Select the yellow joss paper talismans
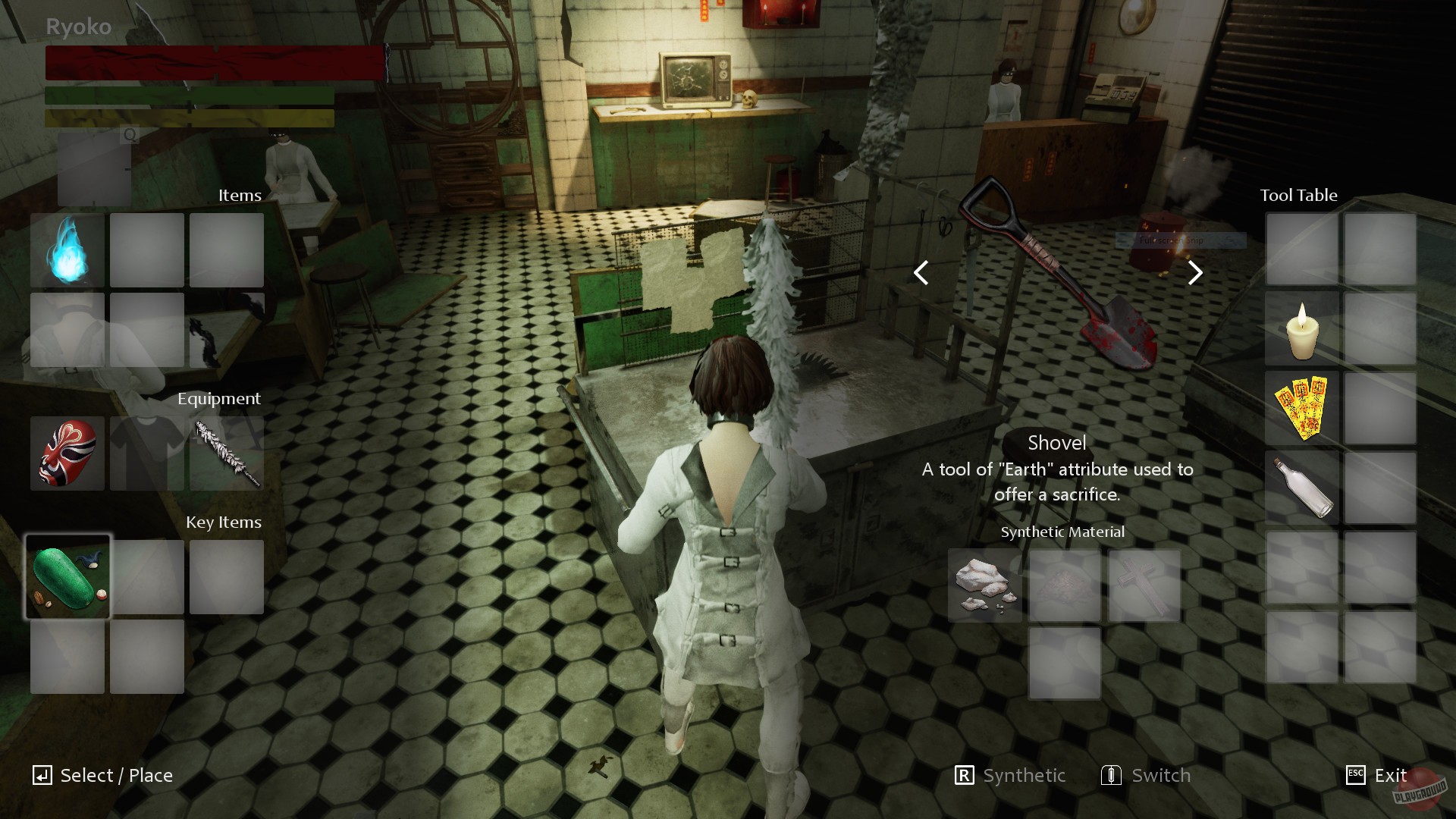1456x819 pixels. point(1301,408)
